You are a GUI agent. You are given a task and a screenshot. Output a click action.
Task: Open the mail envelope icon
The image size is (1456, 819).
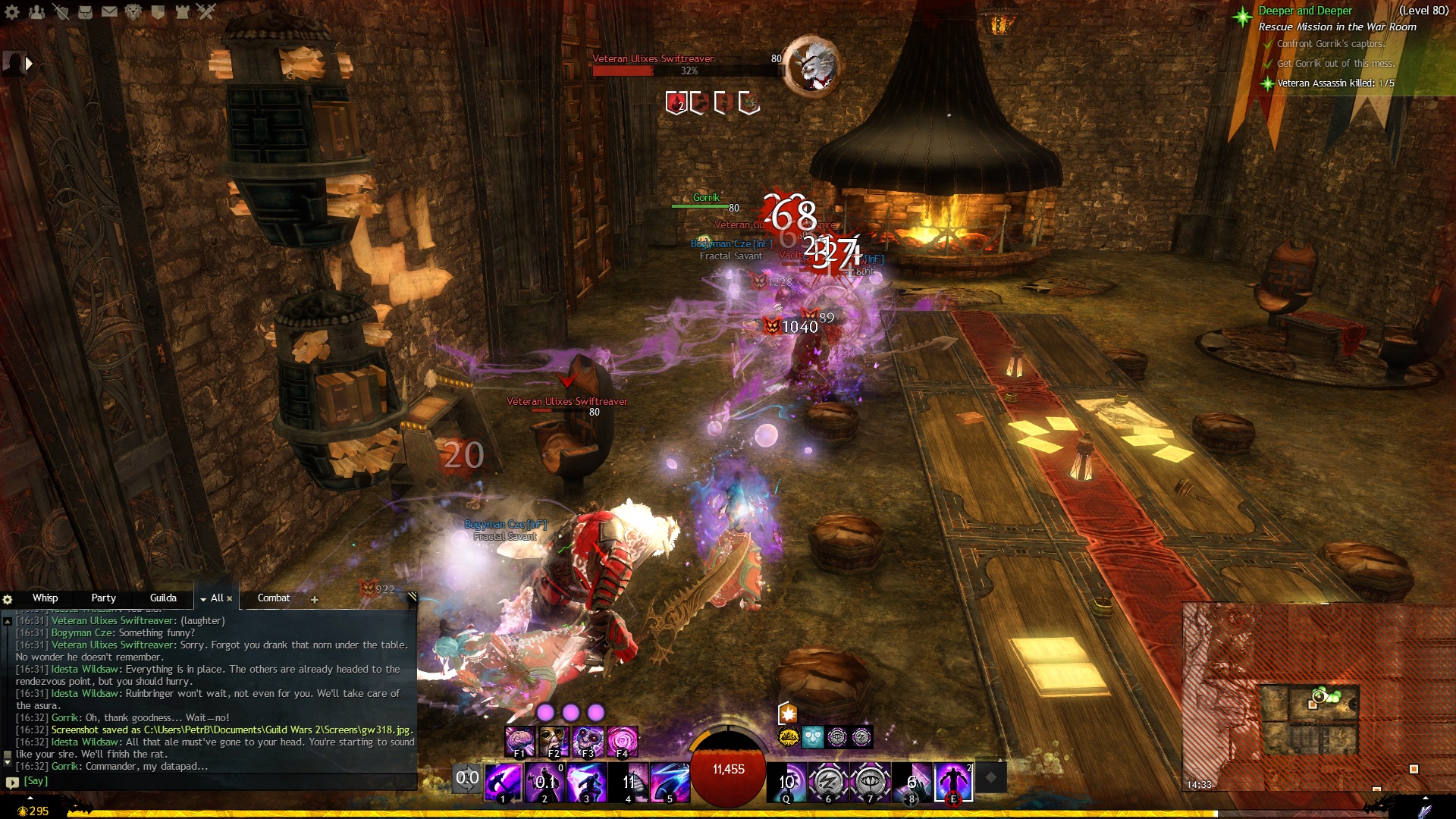tap(110, 11)
